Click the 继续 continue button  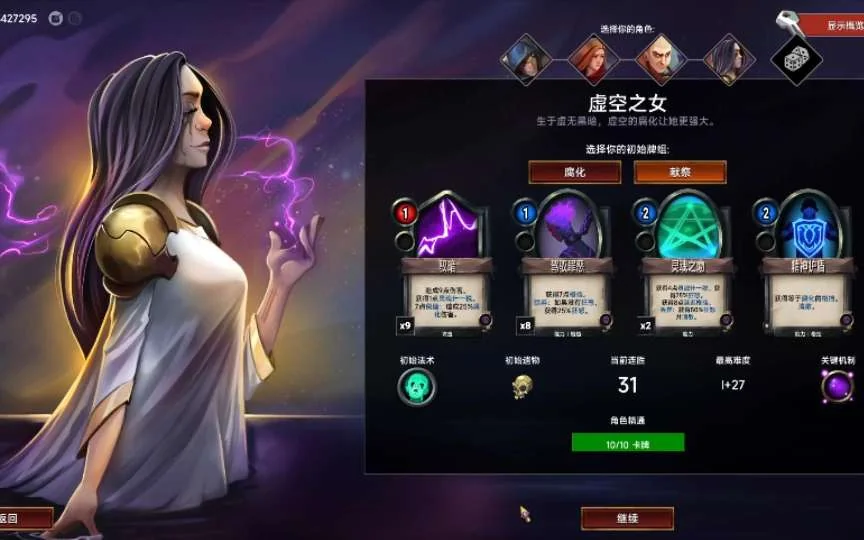pyautogui.click(x=627, y=518)
